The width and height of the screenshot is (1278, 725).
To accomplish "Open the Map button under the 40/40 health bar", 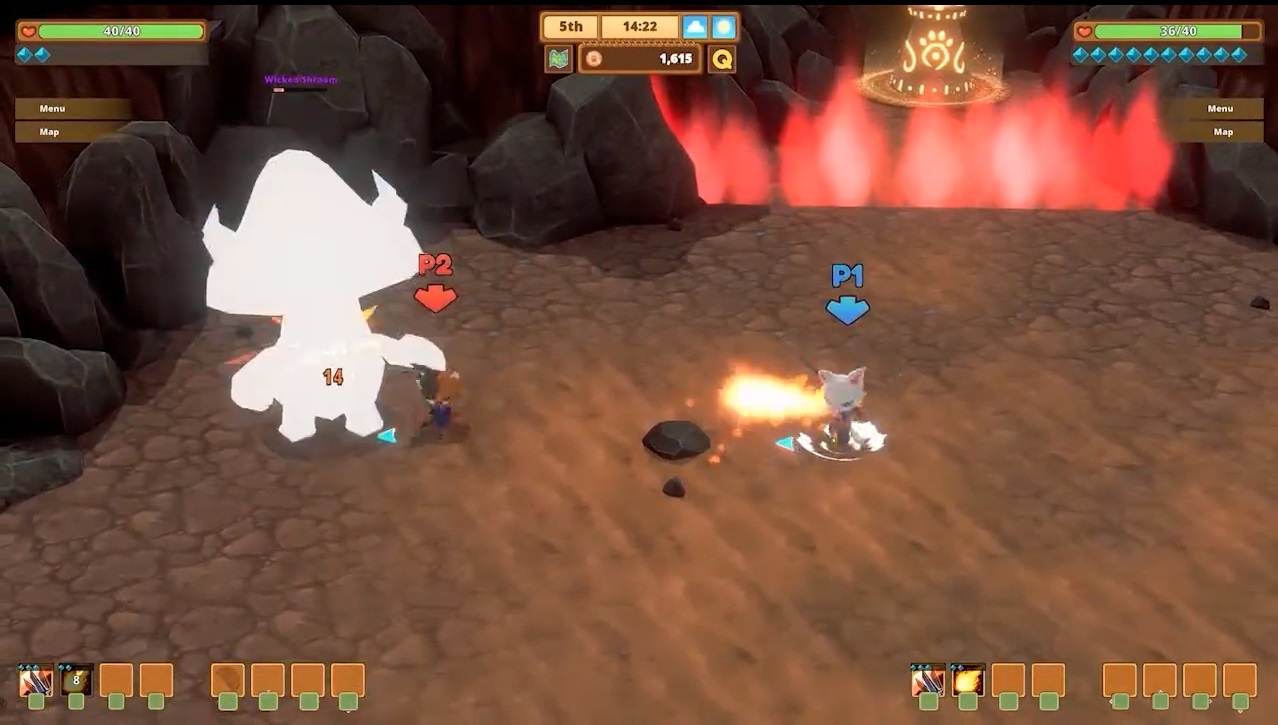I will click(72, 132).
